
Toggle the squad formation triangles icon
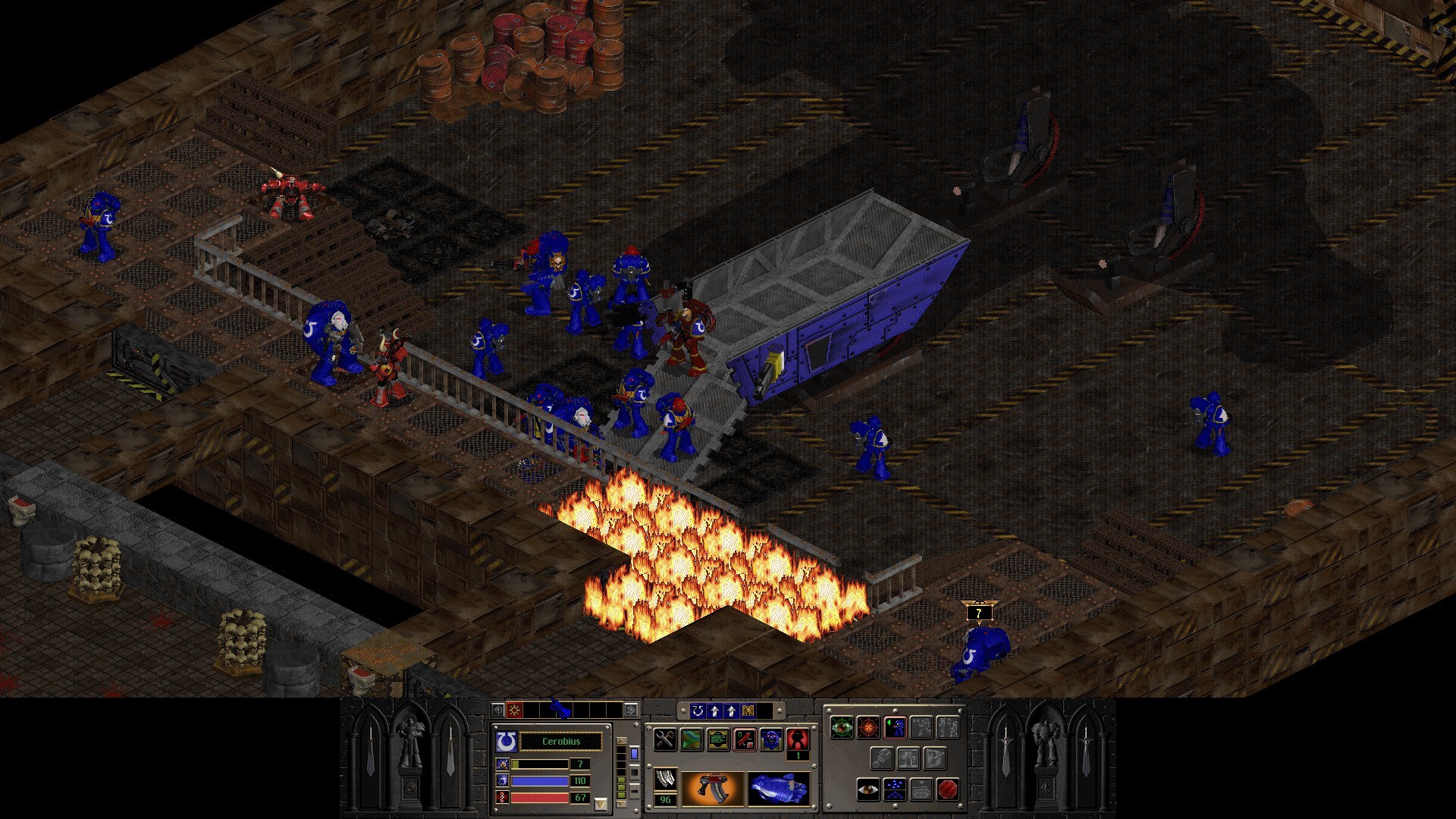coord(893,789)
